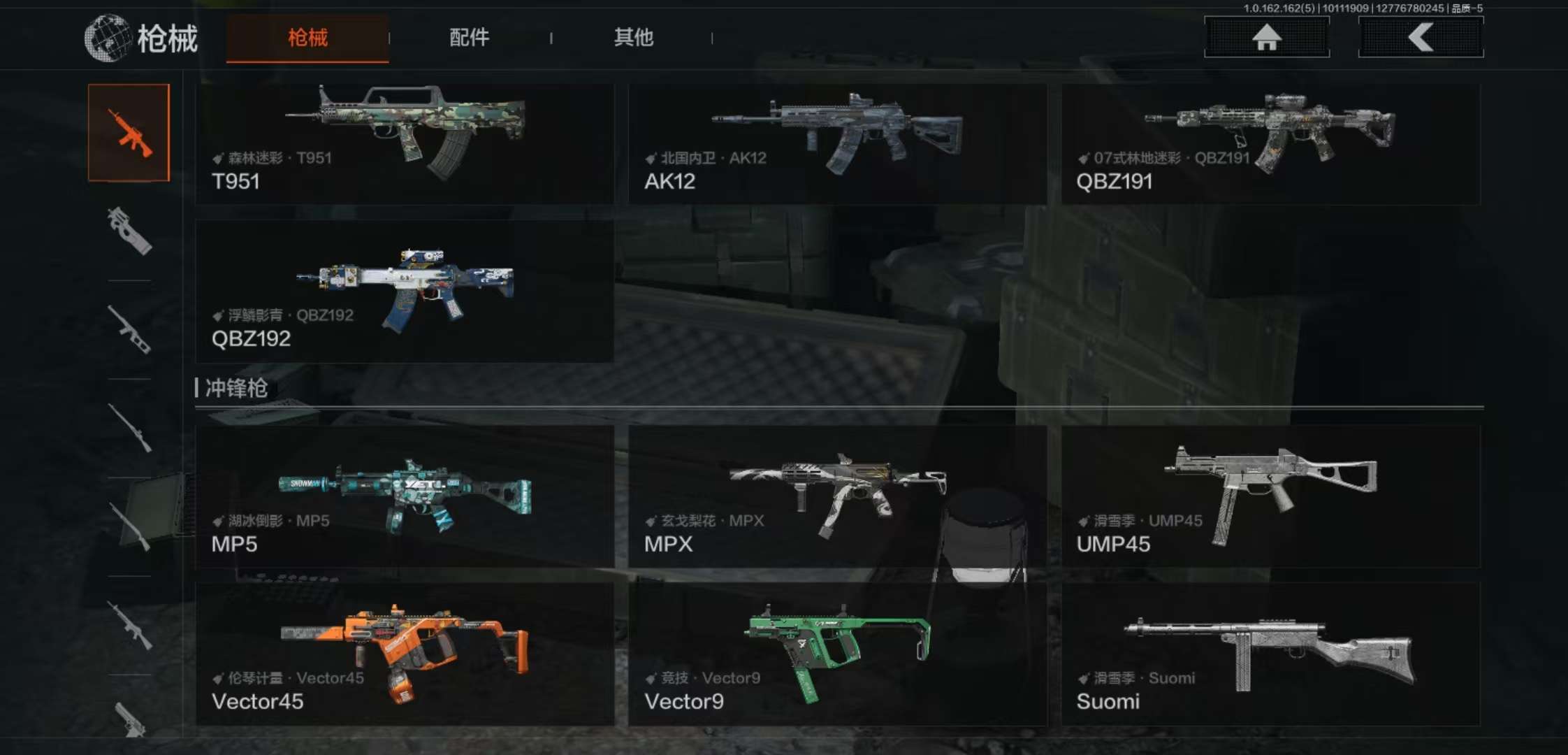Select the T951 weapon card
Viewport: 1568px width, 755px height.
(405, 144)
